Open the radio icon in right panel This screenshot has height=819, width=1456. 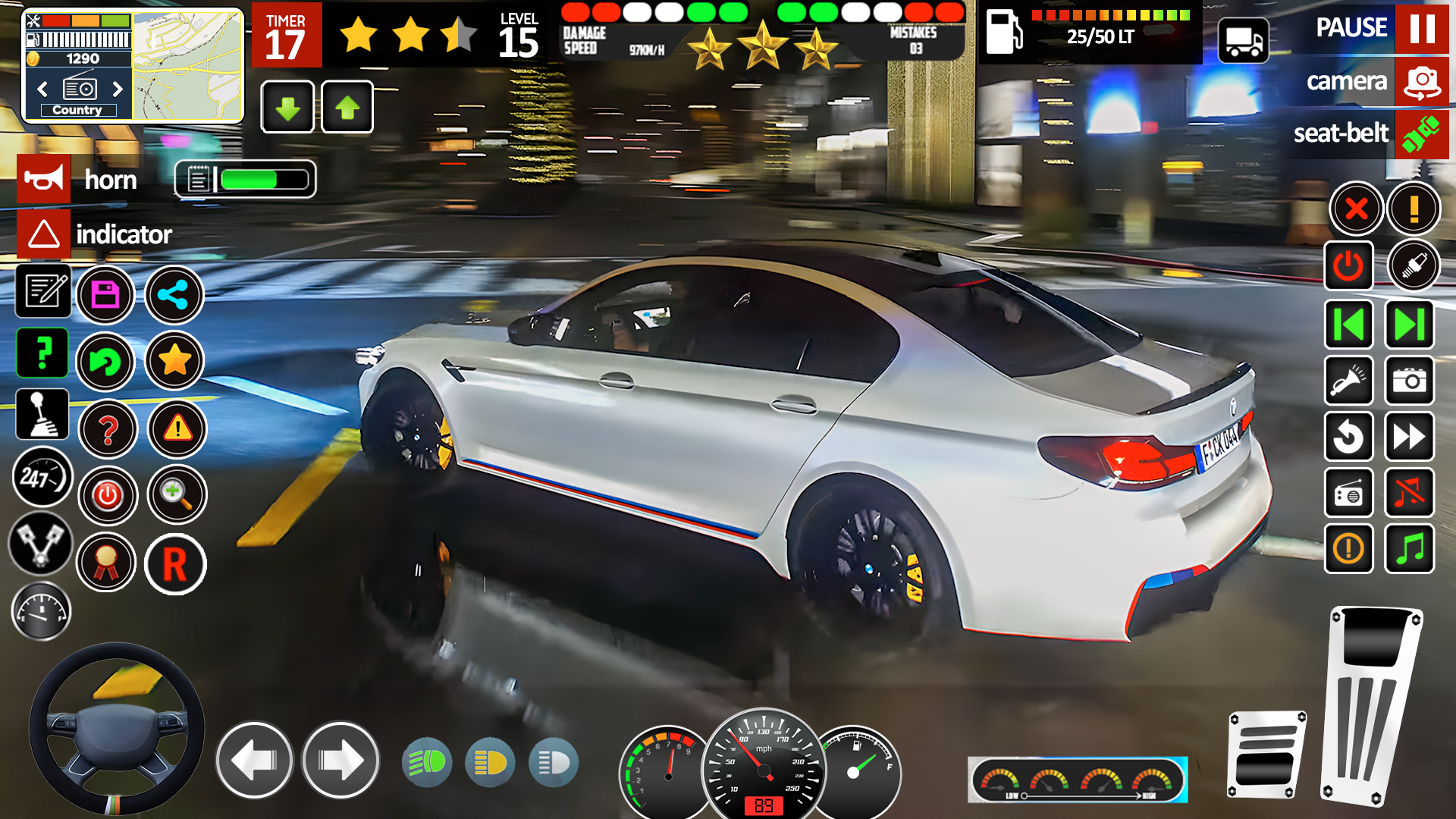coord(1350,494)
